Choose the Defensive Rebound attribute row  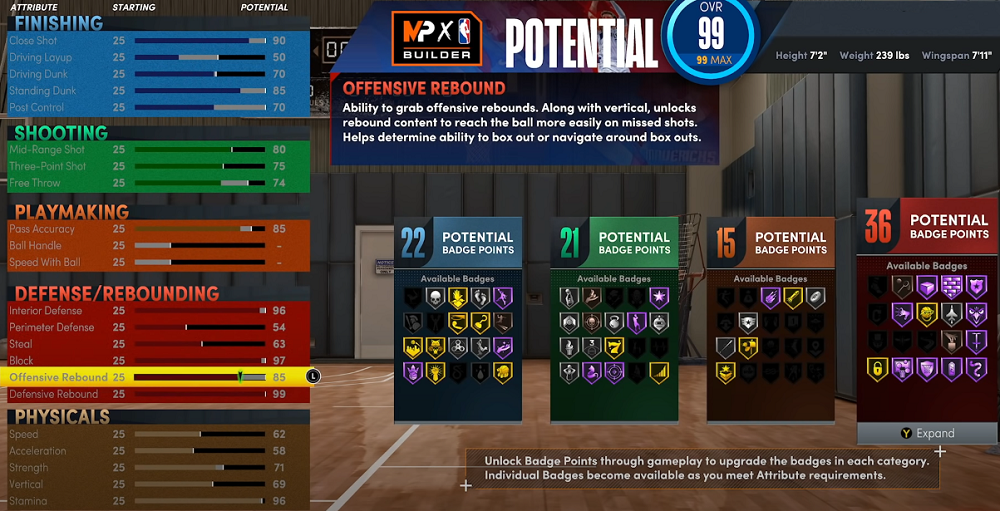click(x=150, y=394)
